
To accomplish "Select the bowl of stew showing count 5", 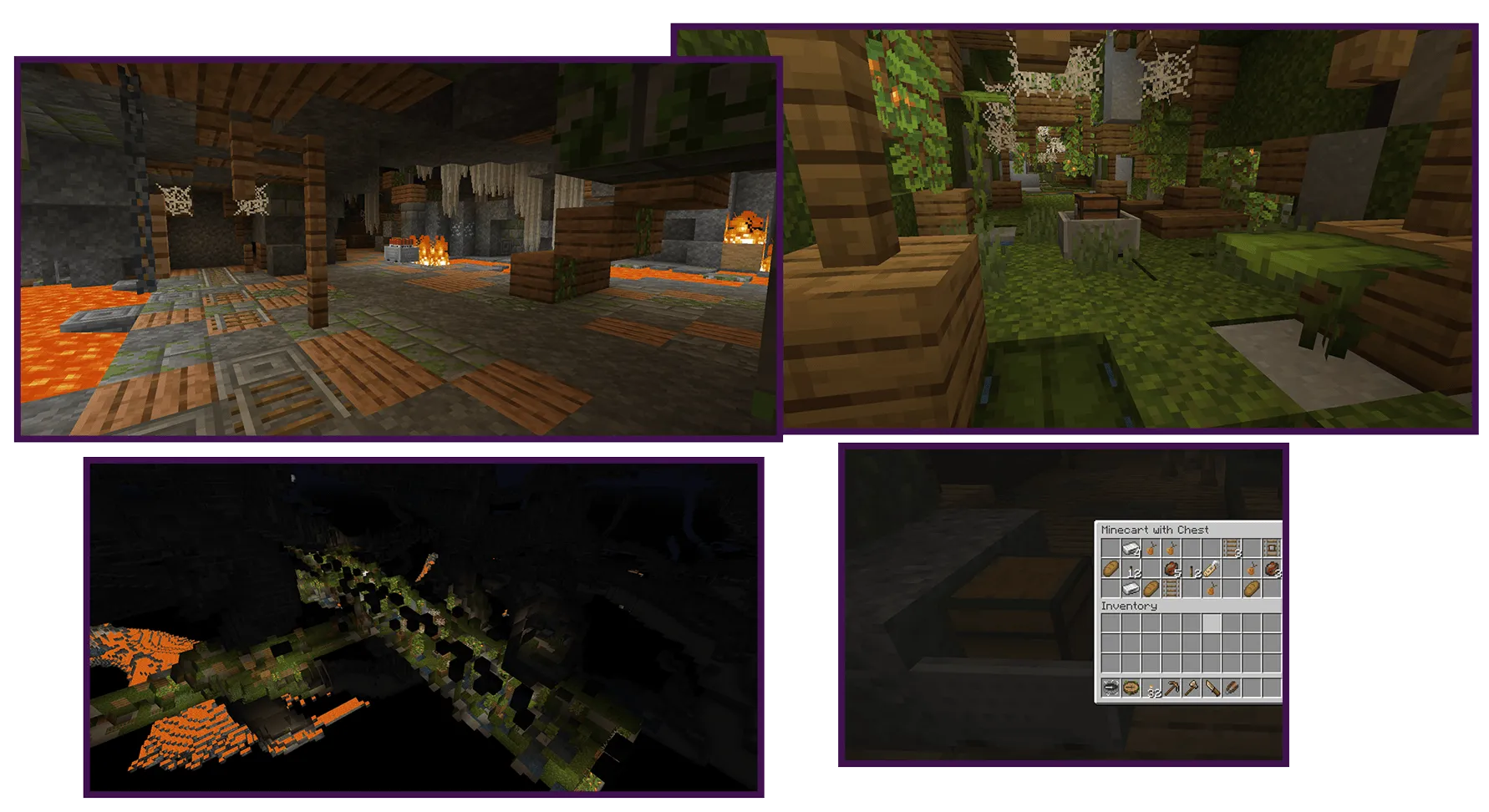I will point(1172,569).
